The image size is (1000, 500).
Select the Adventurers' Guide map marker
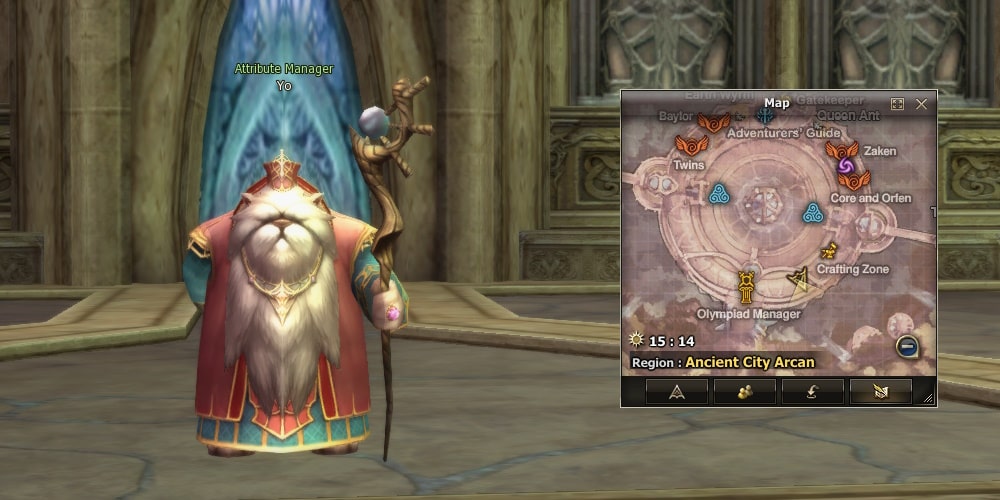766,115
